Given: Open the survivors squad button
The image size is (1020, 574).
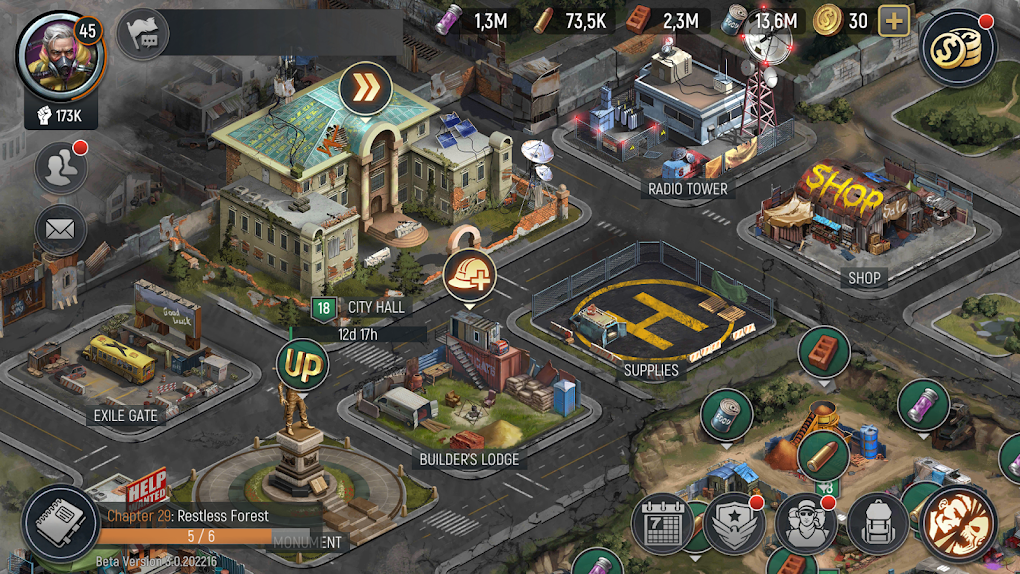Looking at the screenshot, I should [806, 523].
